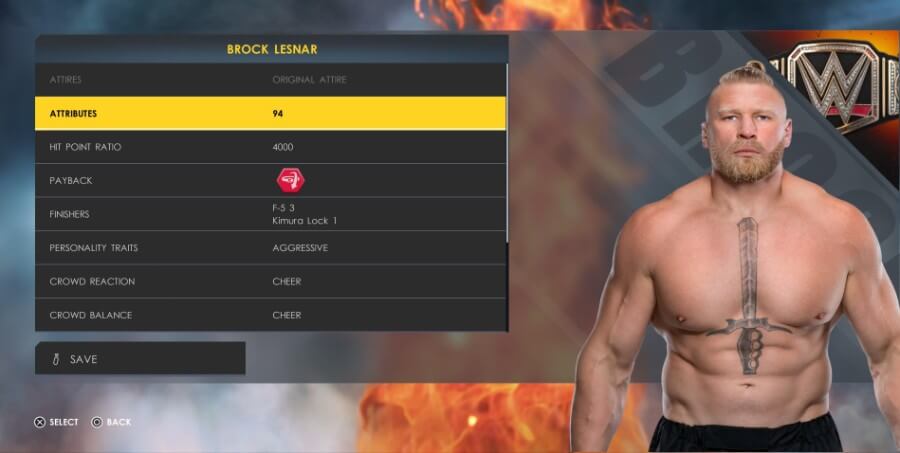Choose the Crowd Balance row
The width and height of the screenshot is (900, 453).
pyautogui.click(x=270, y=315)
